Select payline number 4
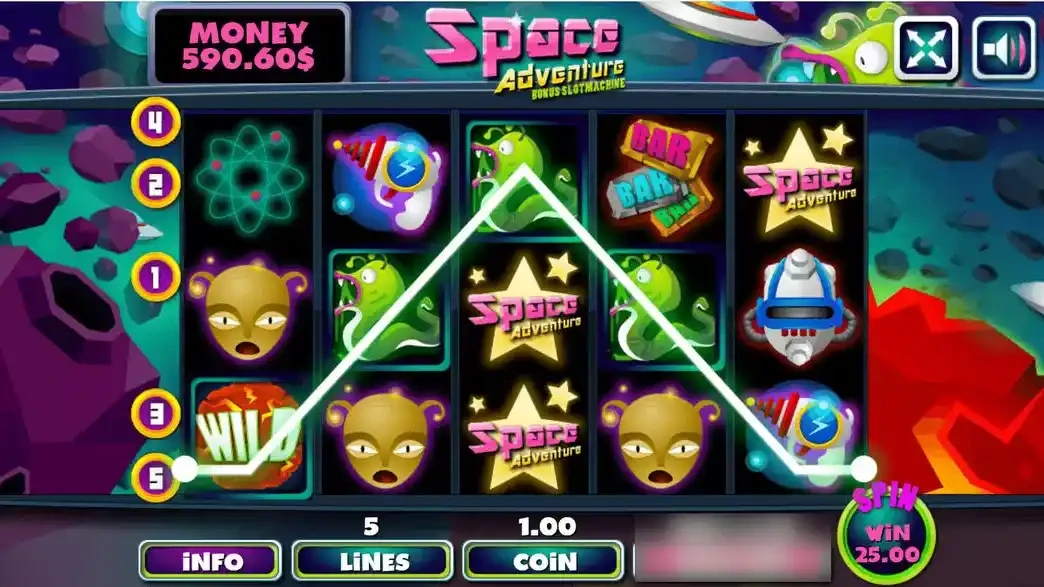The height and width of the screenshot is (587, 1044). point(156,122)
